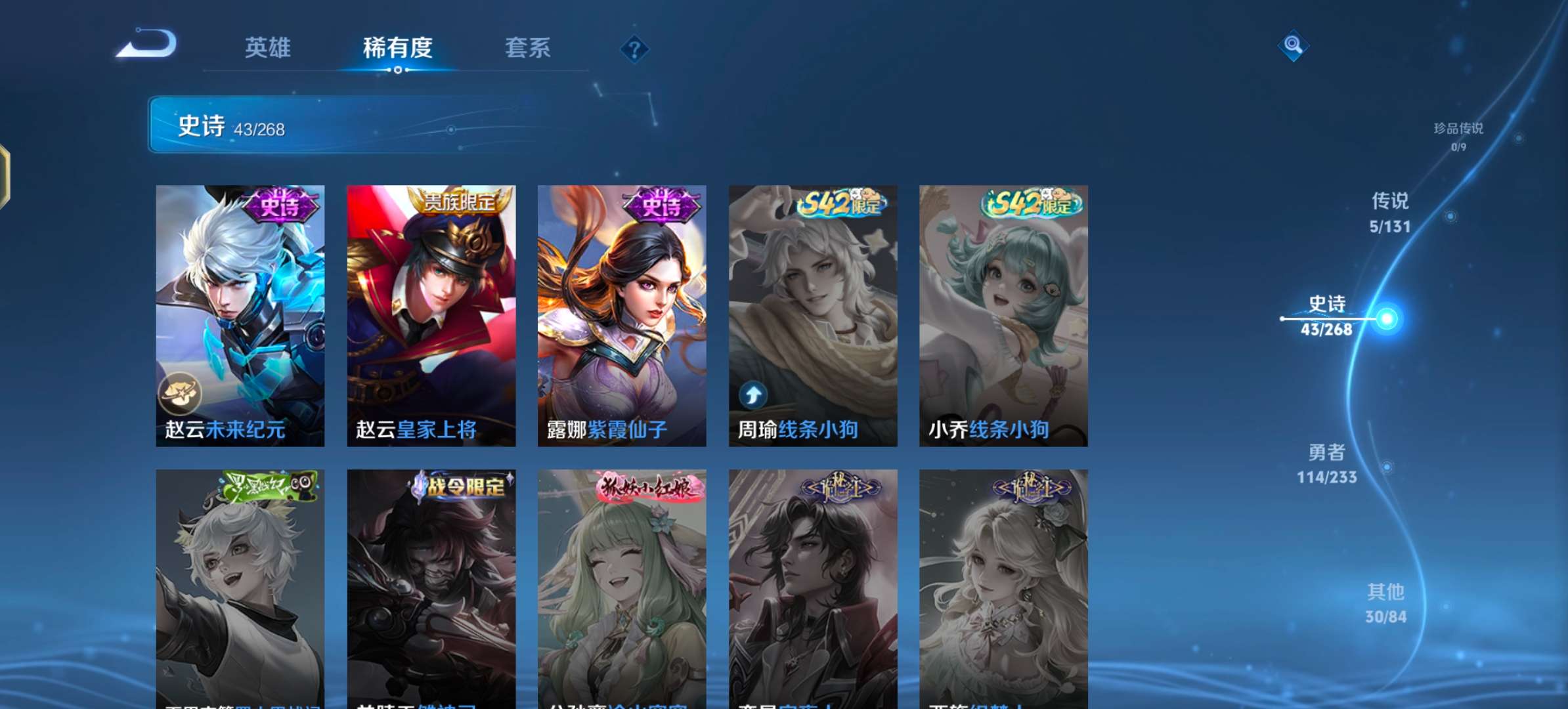Select the 勇者 rarity node
Image resolution: width=1568 pixels, height=709 pixels.
(1326, 465)
